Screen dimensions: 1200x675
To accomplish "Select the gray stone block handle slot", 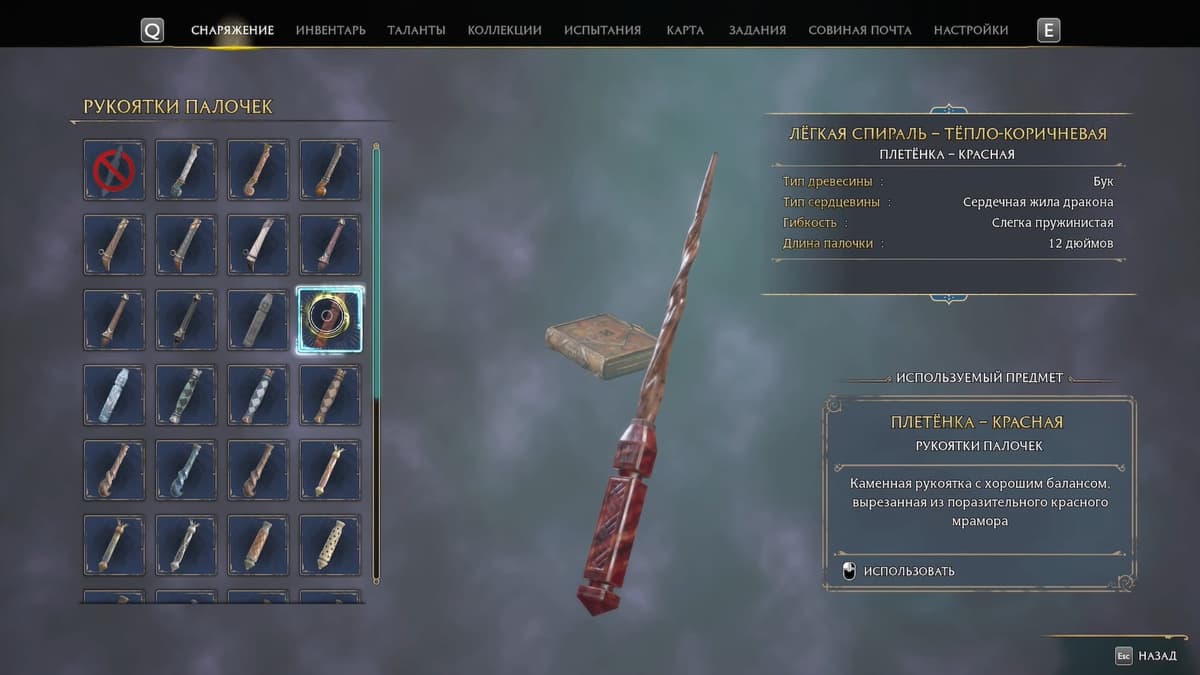I will (258, 320).
